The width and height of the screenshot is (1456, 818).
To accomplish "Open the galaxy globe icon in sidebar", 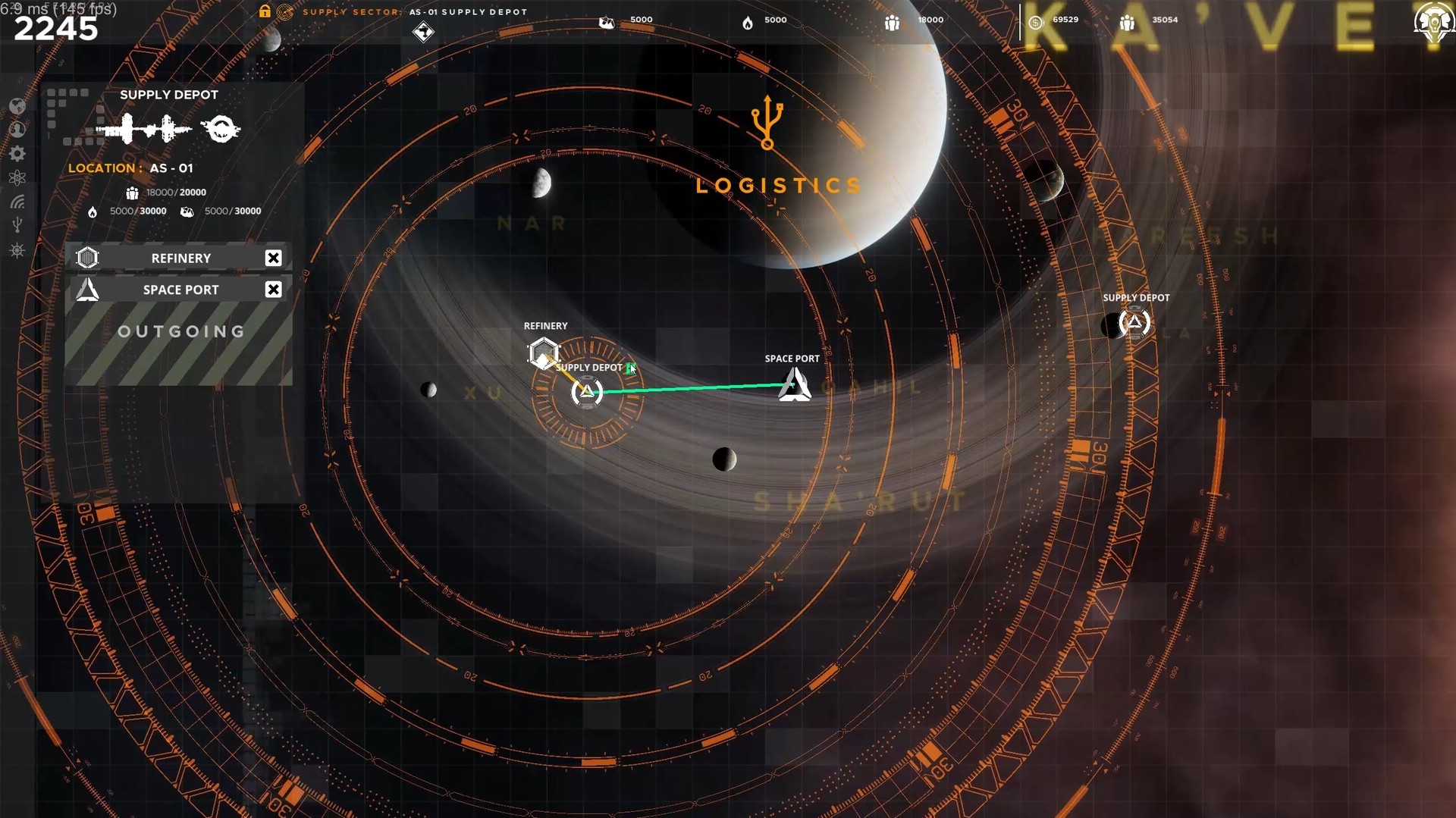I will point(18,106).
